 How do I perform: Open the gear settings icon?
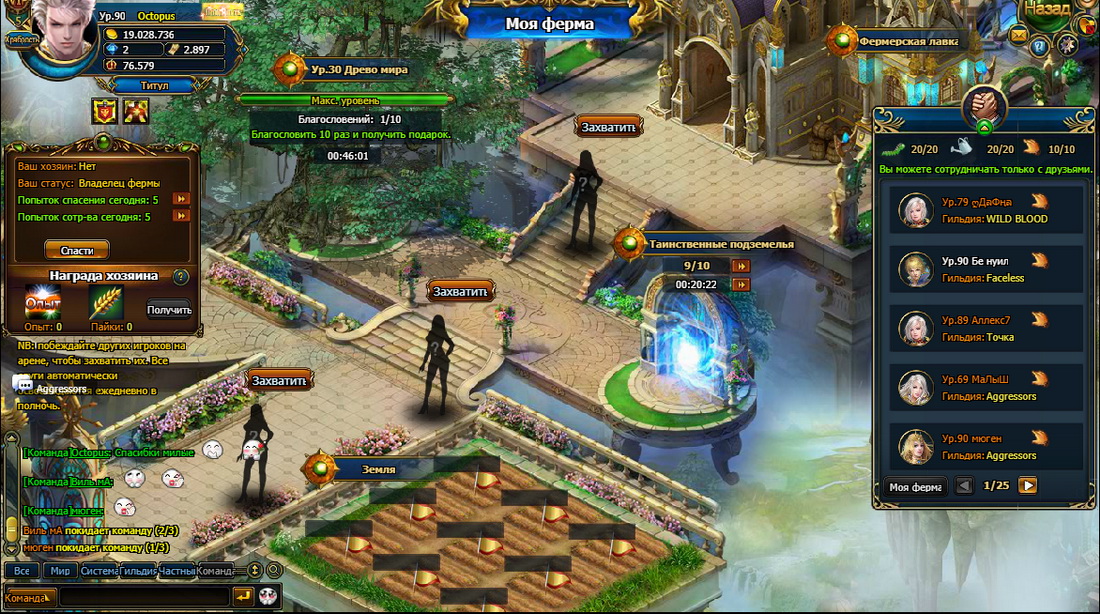[1067, 44]
